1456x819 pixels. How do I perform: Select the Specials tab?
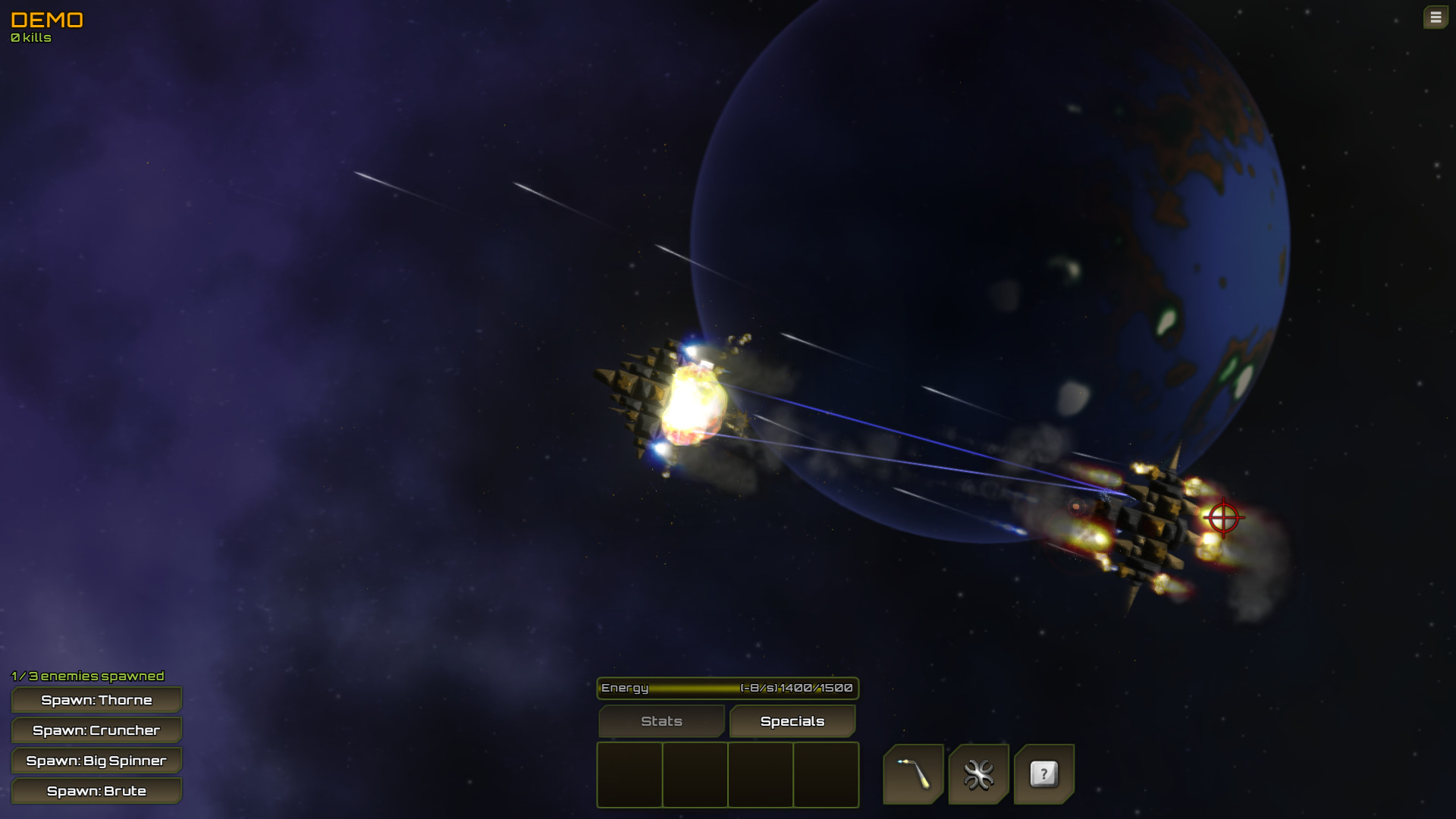pyautogui.click(x=792, y=721)
